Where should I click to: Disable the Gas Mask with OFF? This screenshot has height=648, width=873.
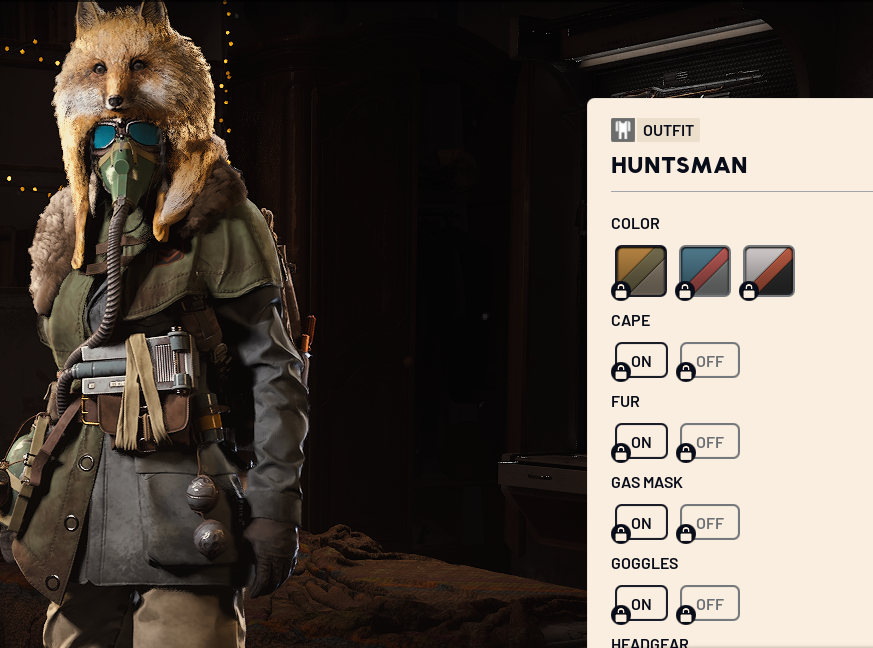710,522
